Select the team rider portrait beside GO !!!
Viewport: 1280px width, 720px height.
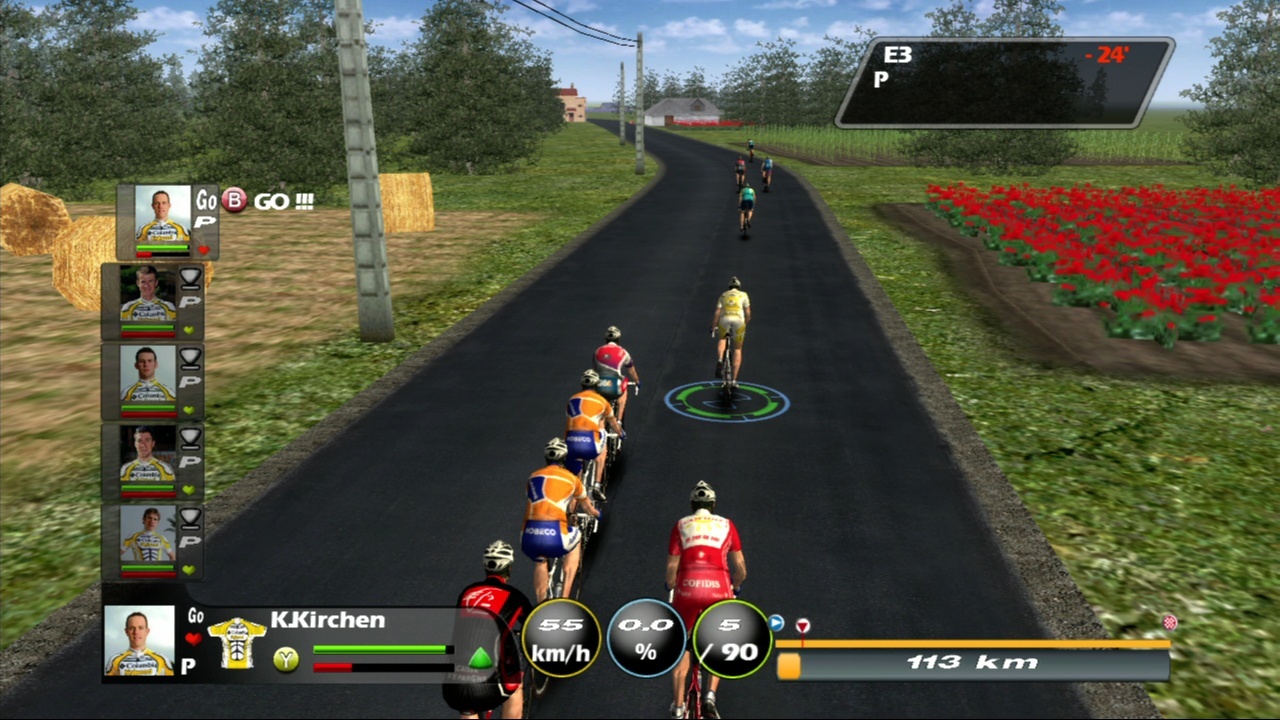[162, 214]
